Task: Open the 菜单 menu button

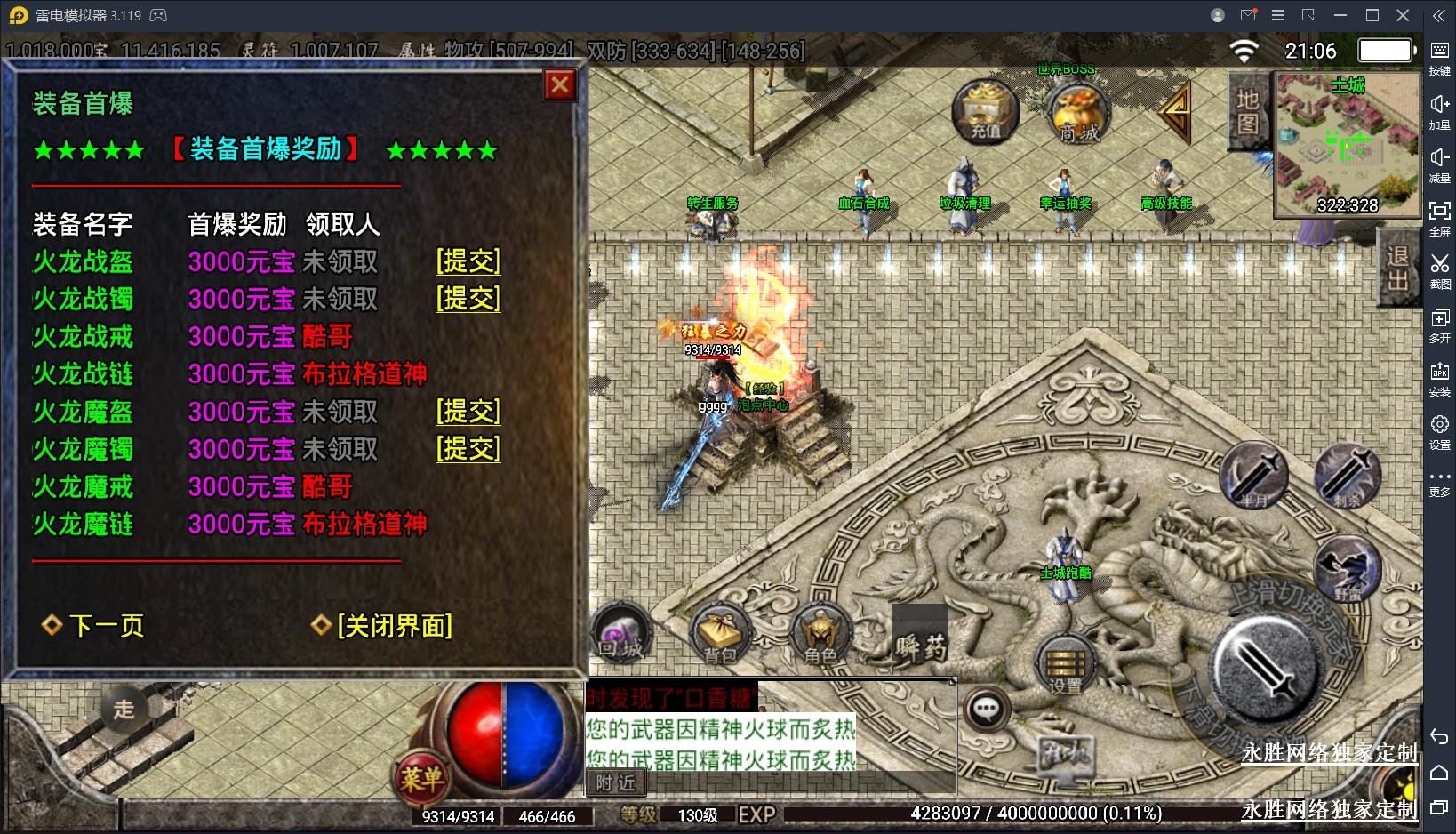Action: click(x=421, y=778)
